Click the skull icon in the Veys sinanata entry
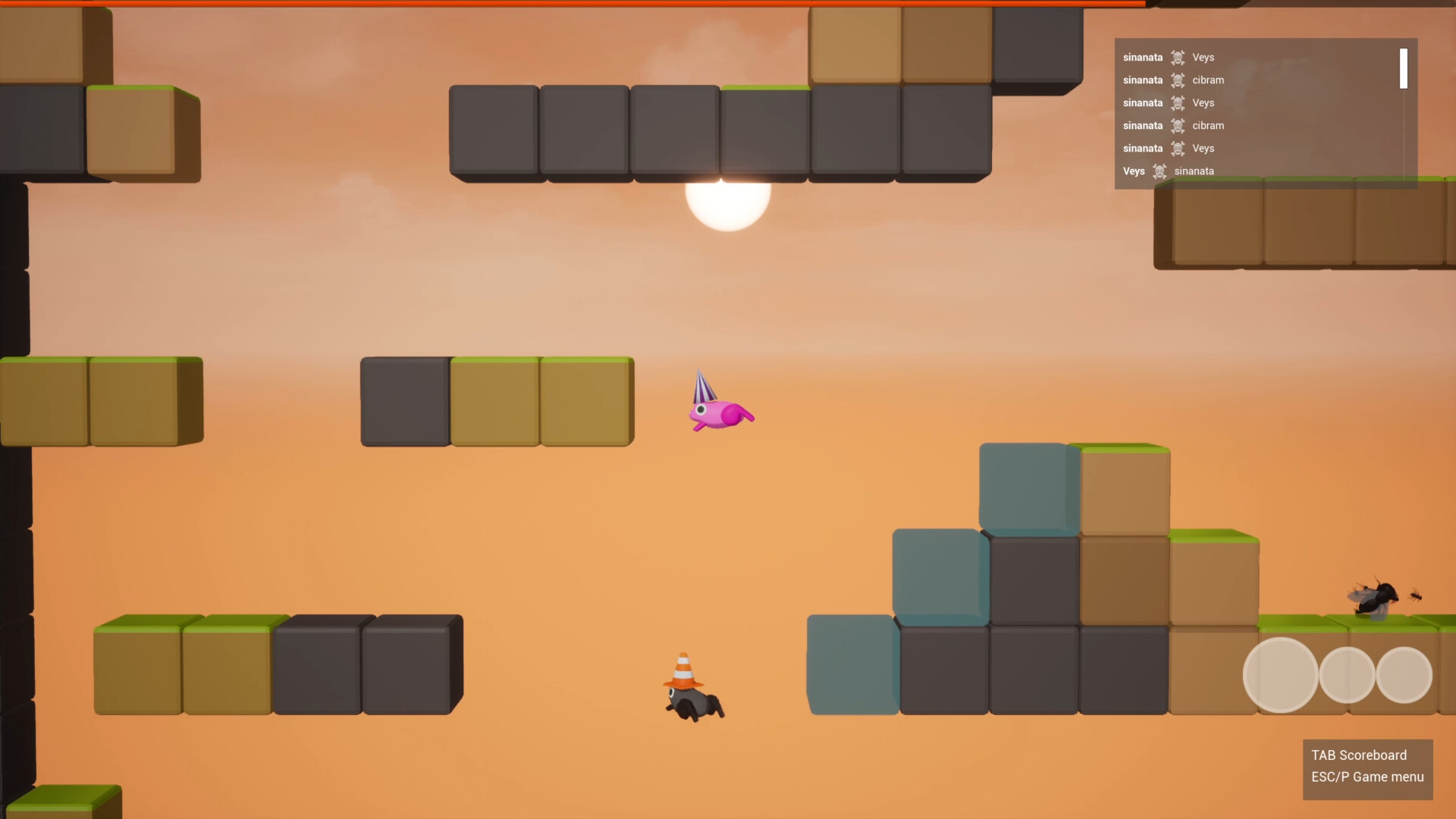This screenshot has height=819, width=1456. [x=1160, y=171]
